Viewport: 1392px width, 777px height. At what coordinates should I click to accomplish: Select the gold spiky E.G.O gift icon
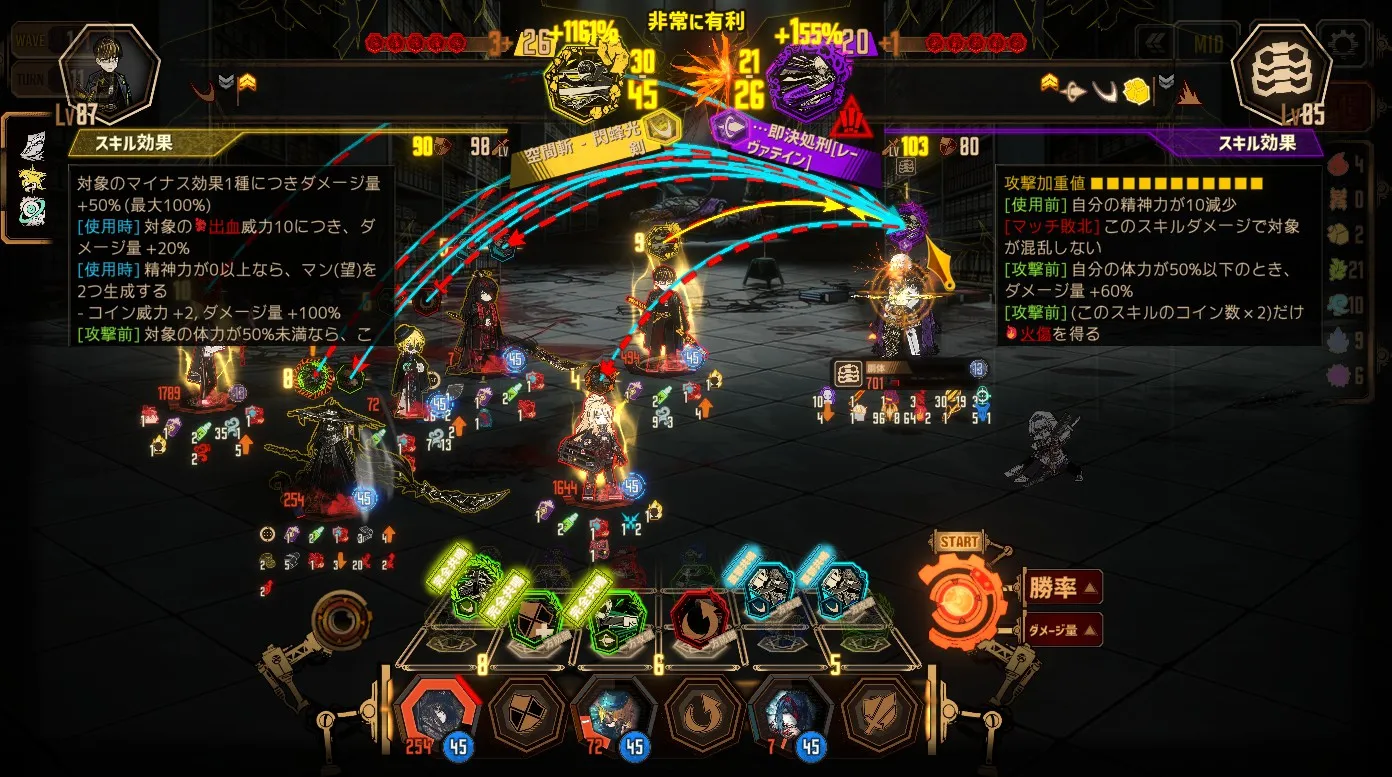point(31,178)
